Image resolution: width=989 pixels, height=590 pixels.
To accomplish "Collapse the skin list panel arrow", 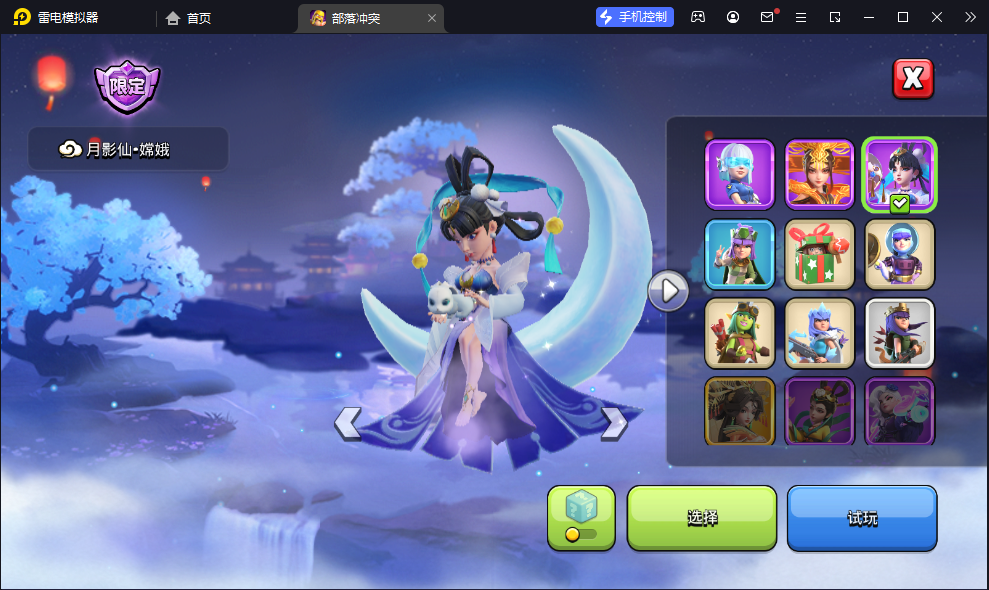I will coord(668,291).
